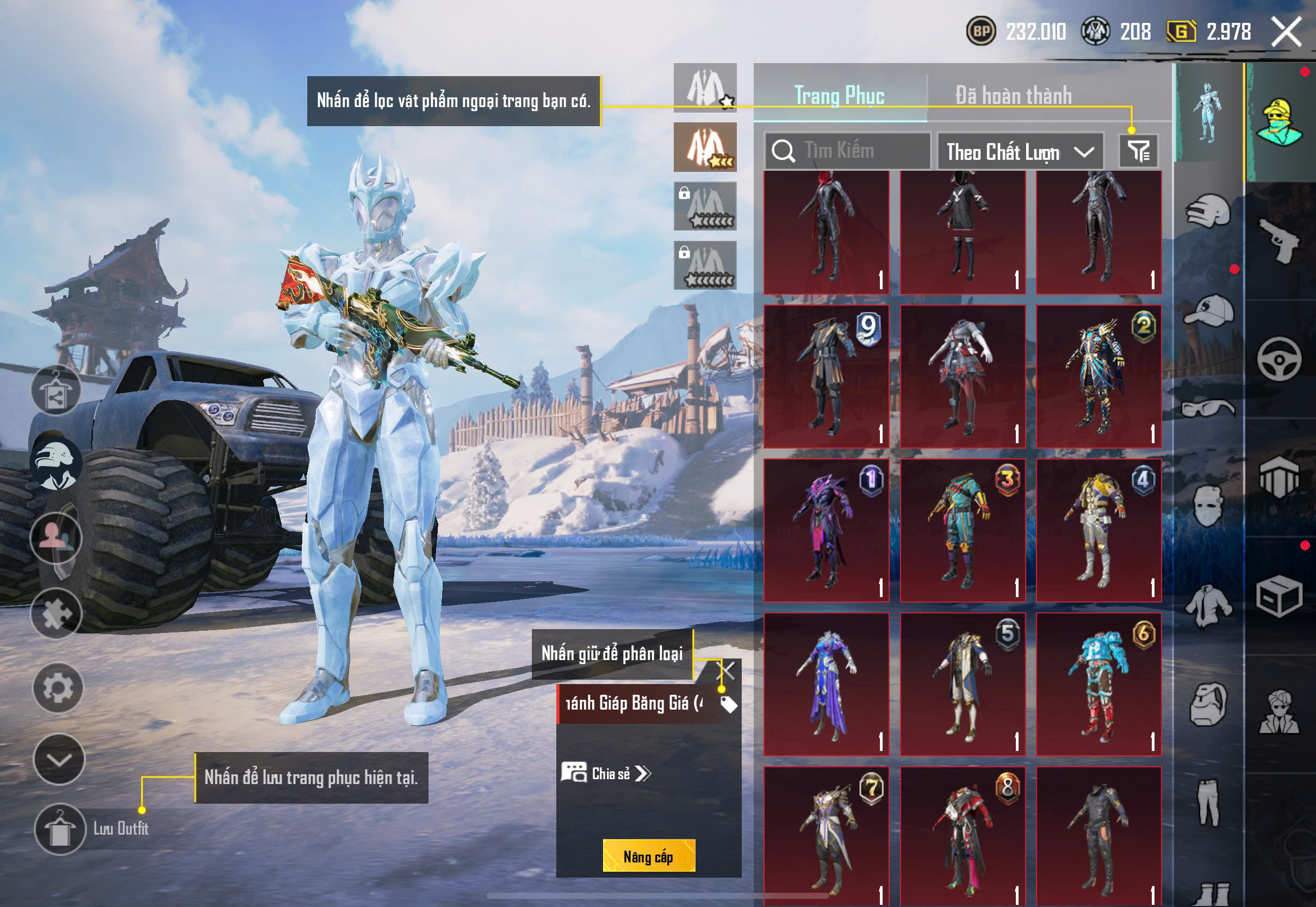Select the outfit tile with badge 9
This screenshot has width=1316, height=907.
(826, 376)
